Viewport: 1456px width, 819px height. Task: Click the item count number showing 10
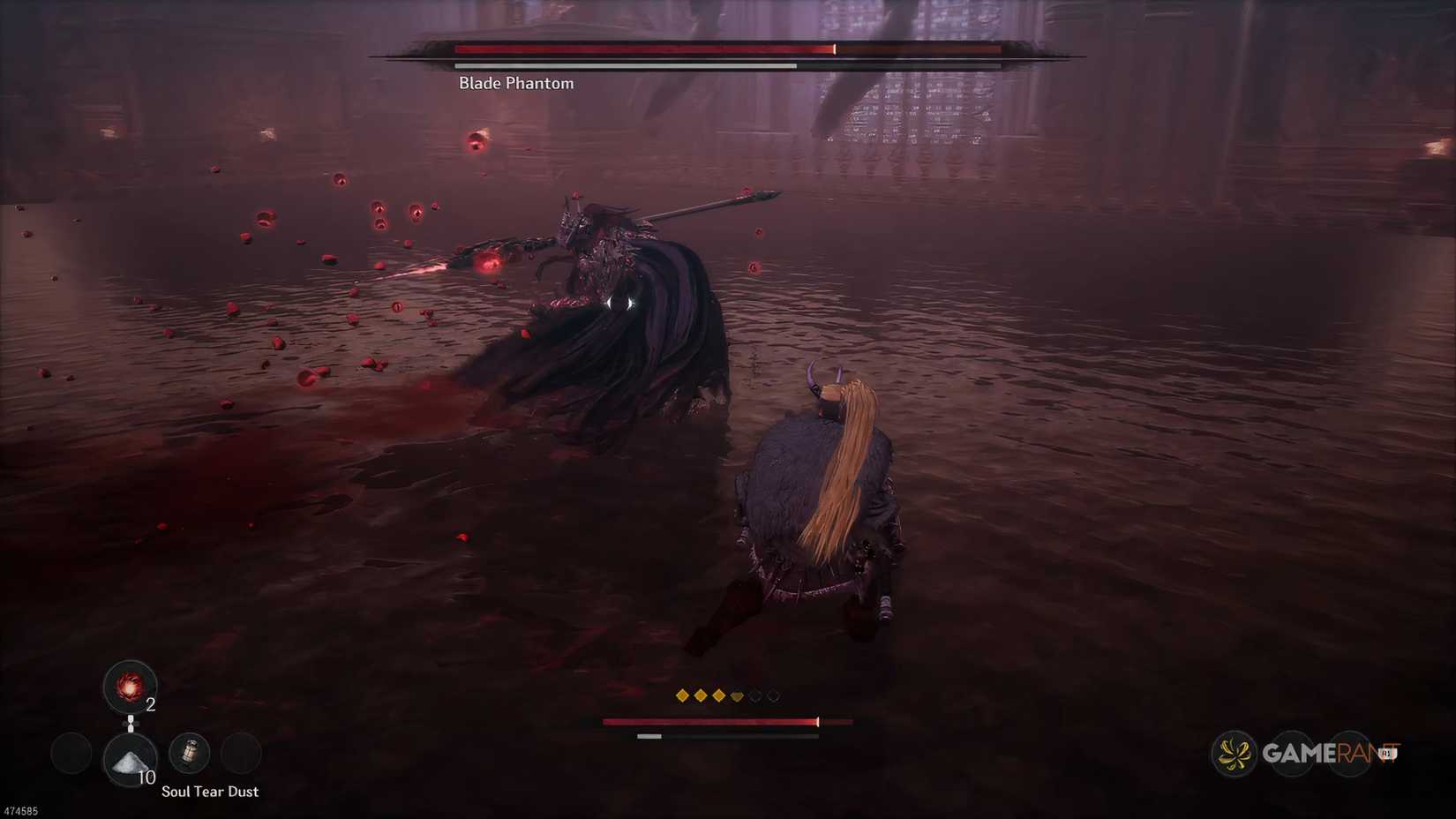pos(146,777)
